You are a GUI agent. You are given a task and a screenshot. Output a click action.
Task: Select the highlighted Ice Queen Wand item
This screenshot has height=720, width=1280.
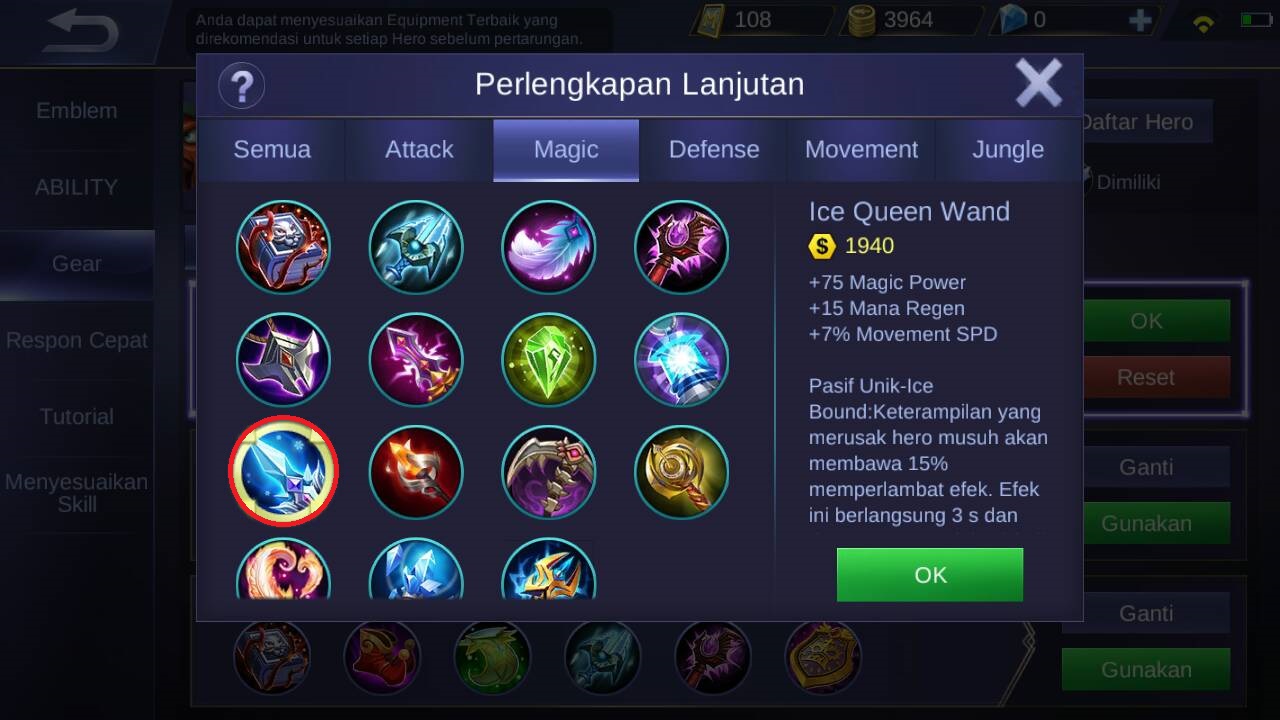[284, 471]
